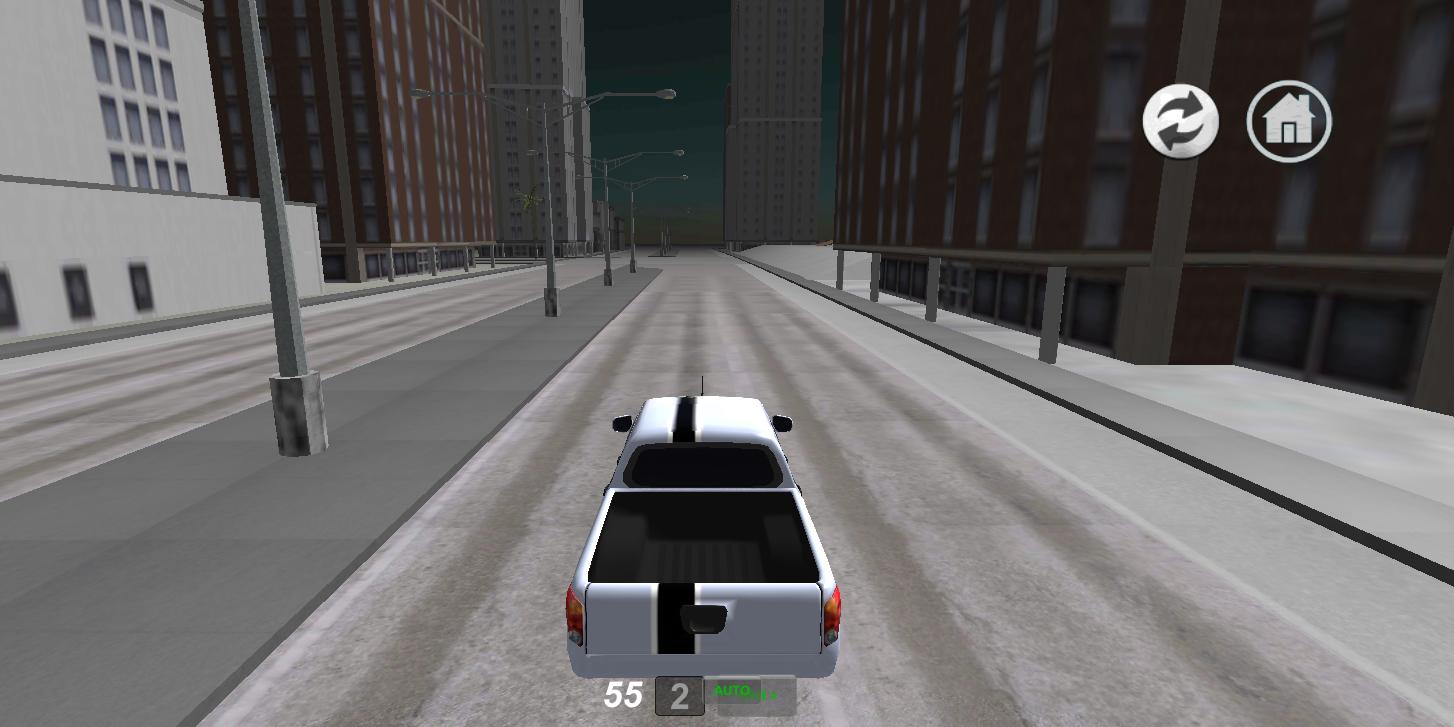Select the house icon to exit driving
Viewport: 1454px width, 727px height.
(1288, 120)
